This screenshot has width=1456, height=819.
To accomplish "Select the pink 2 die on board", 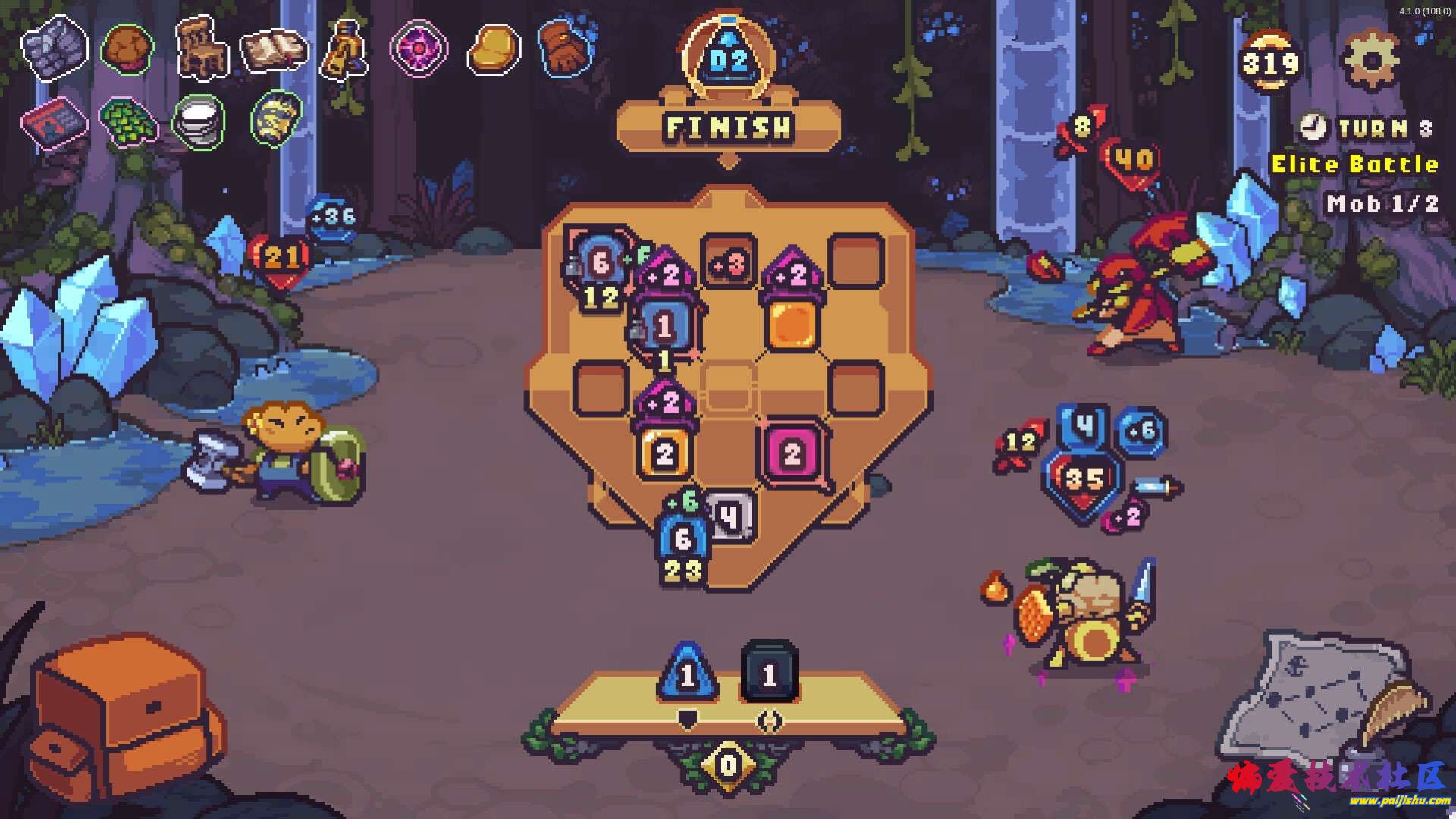I will click(792, 453).
